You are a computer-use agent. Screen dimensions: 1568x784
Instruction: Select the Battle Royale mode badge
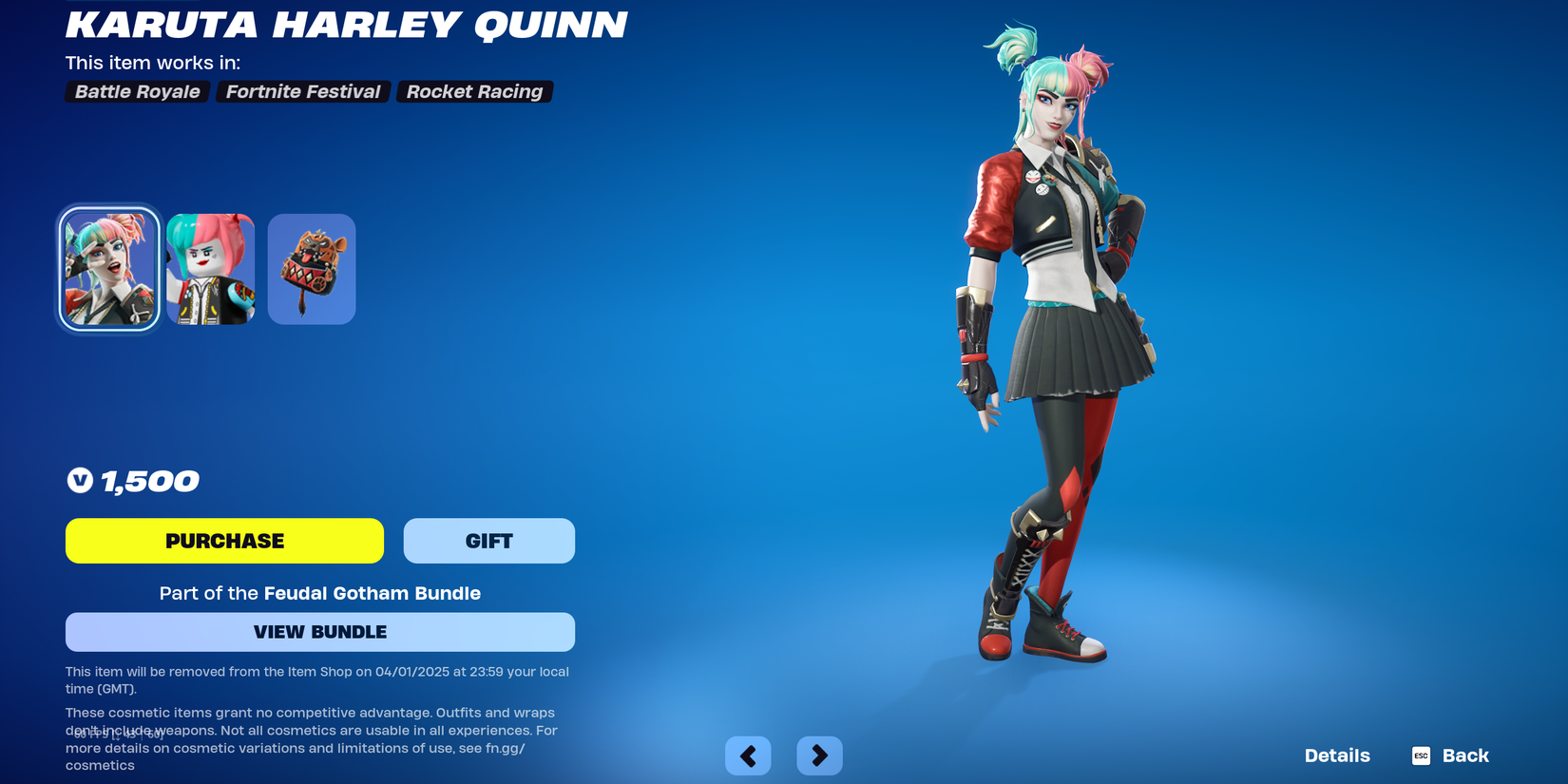pos(136,91)
